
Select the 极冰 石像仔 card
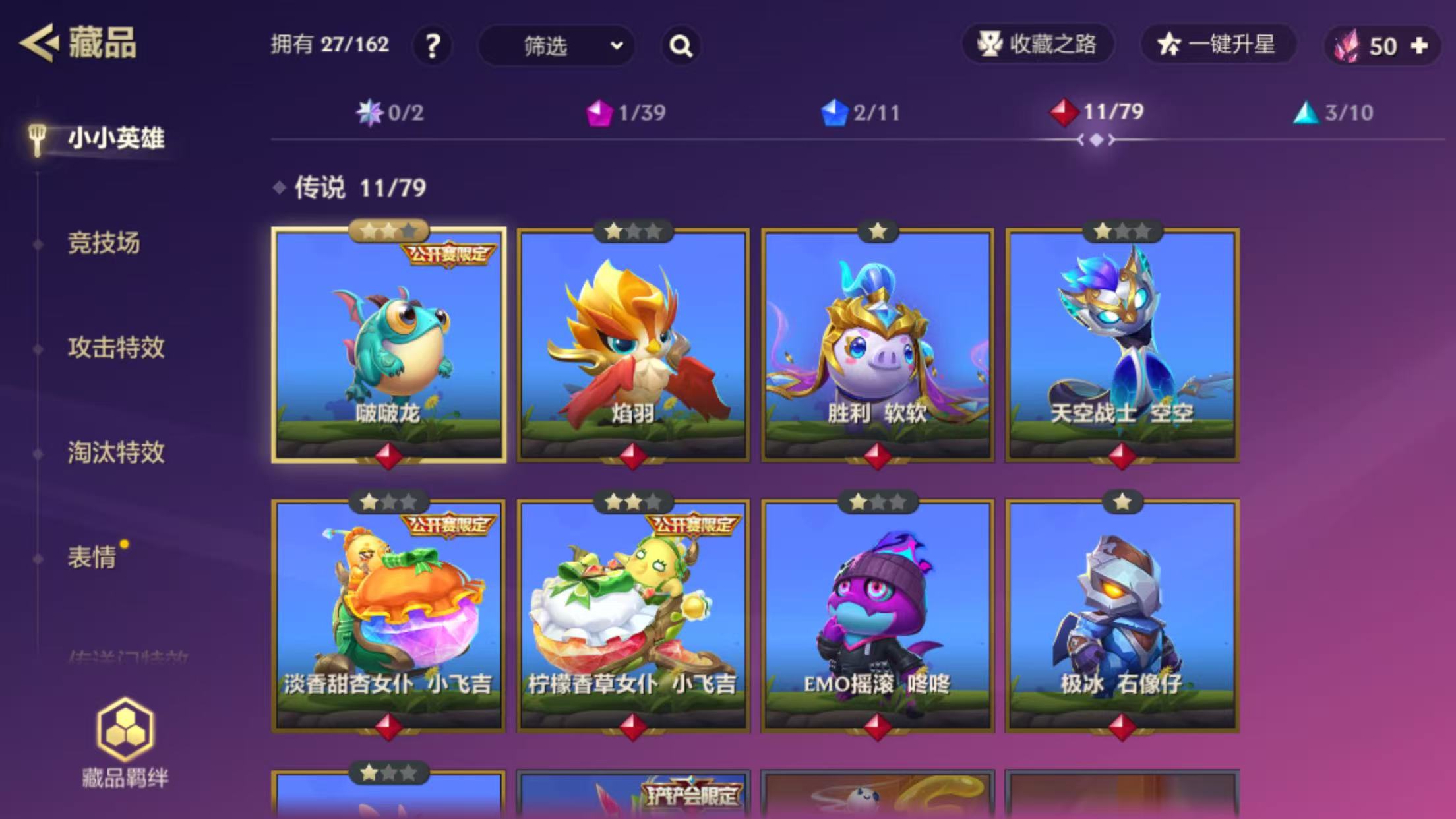point(1122,615)
